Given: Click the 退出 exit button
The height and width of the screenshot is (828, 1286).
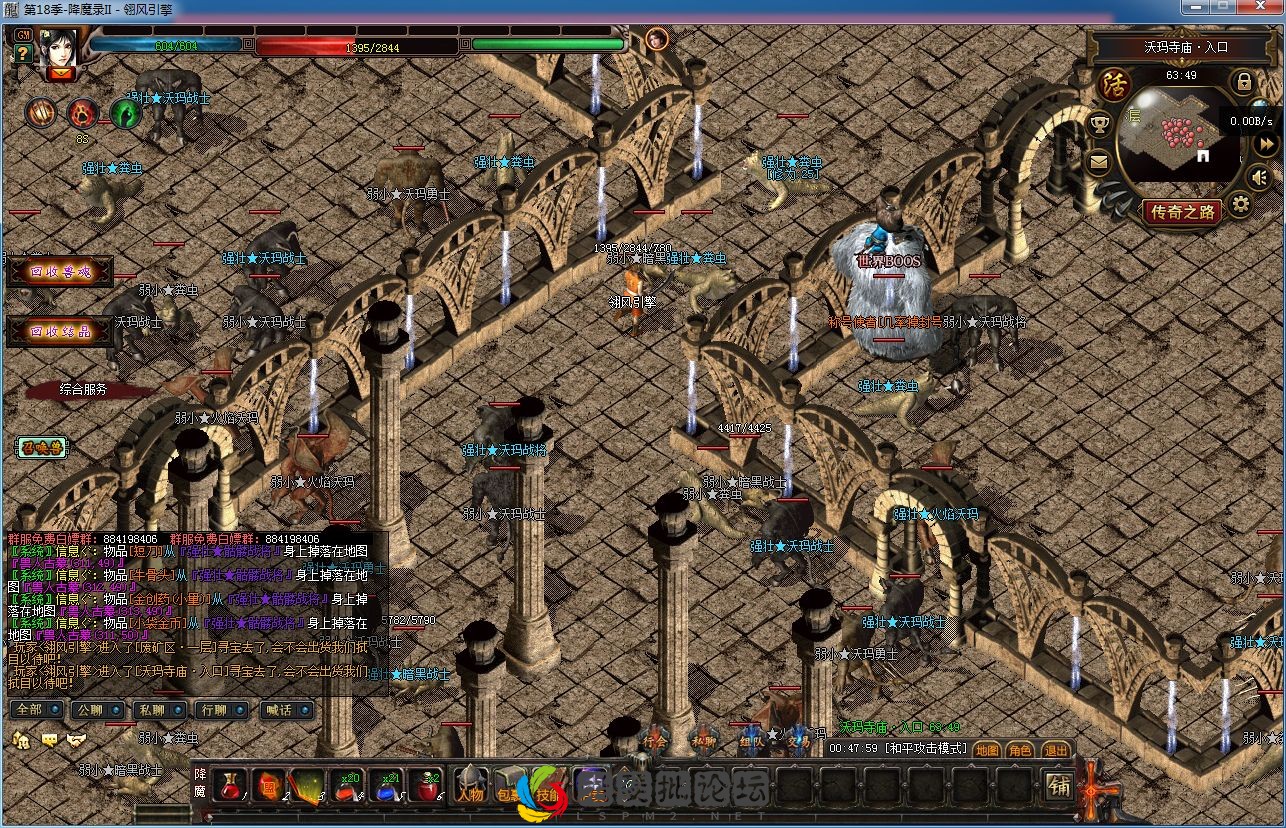Looking at the screenshot, I should click(1055, 749).
